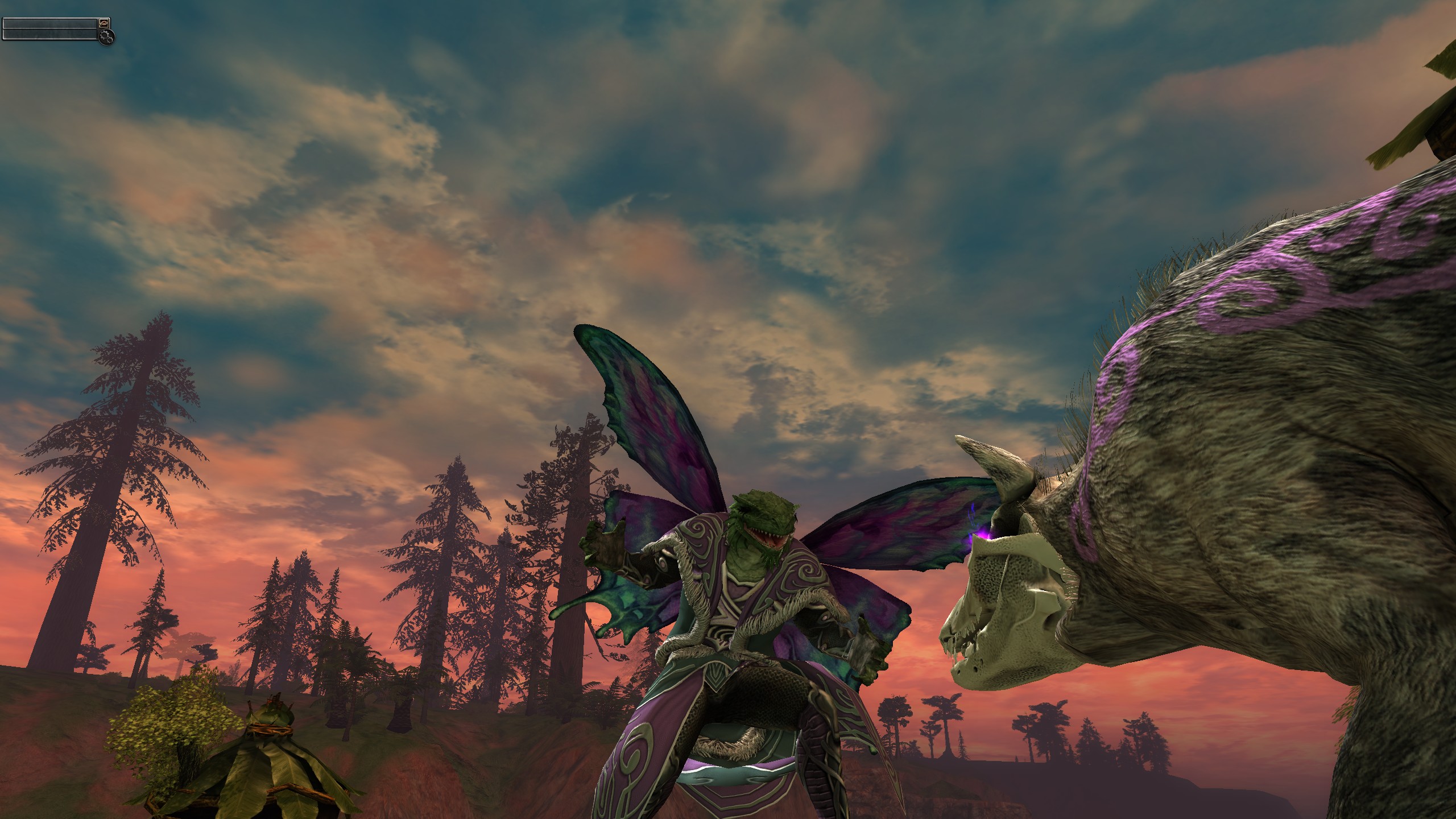The height and width of the screenshot is (819, 1456).
Task: Toggle the eye visibility icon
Action: point(104,23)
